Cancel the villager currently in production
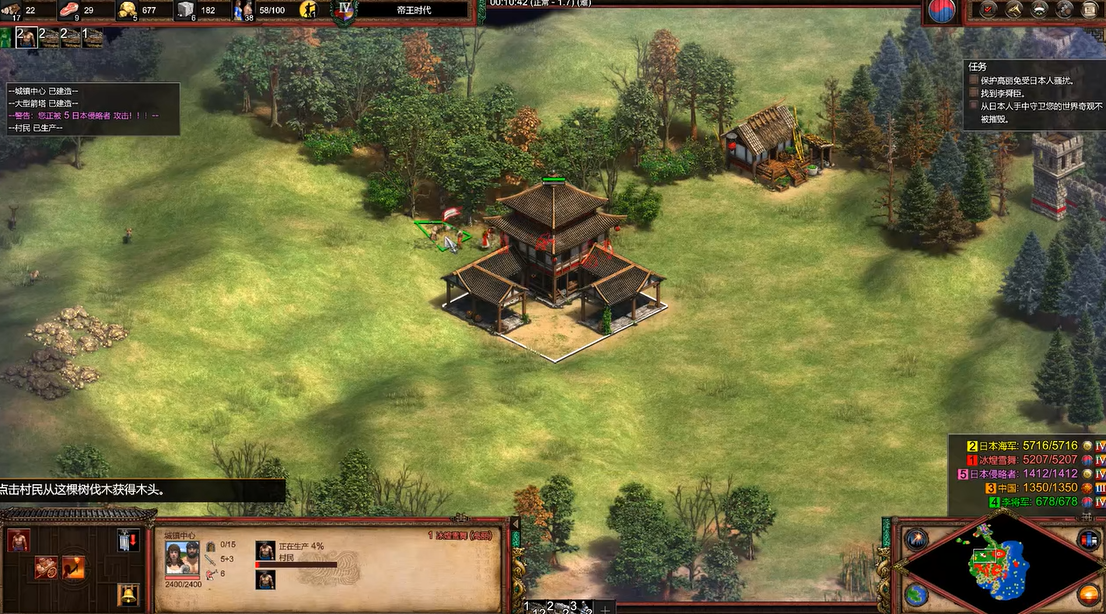The height and width of the screenshot is (614, 1106). coord(265,551)
